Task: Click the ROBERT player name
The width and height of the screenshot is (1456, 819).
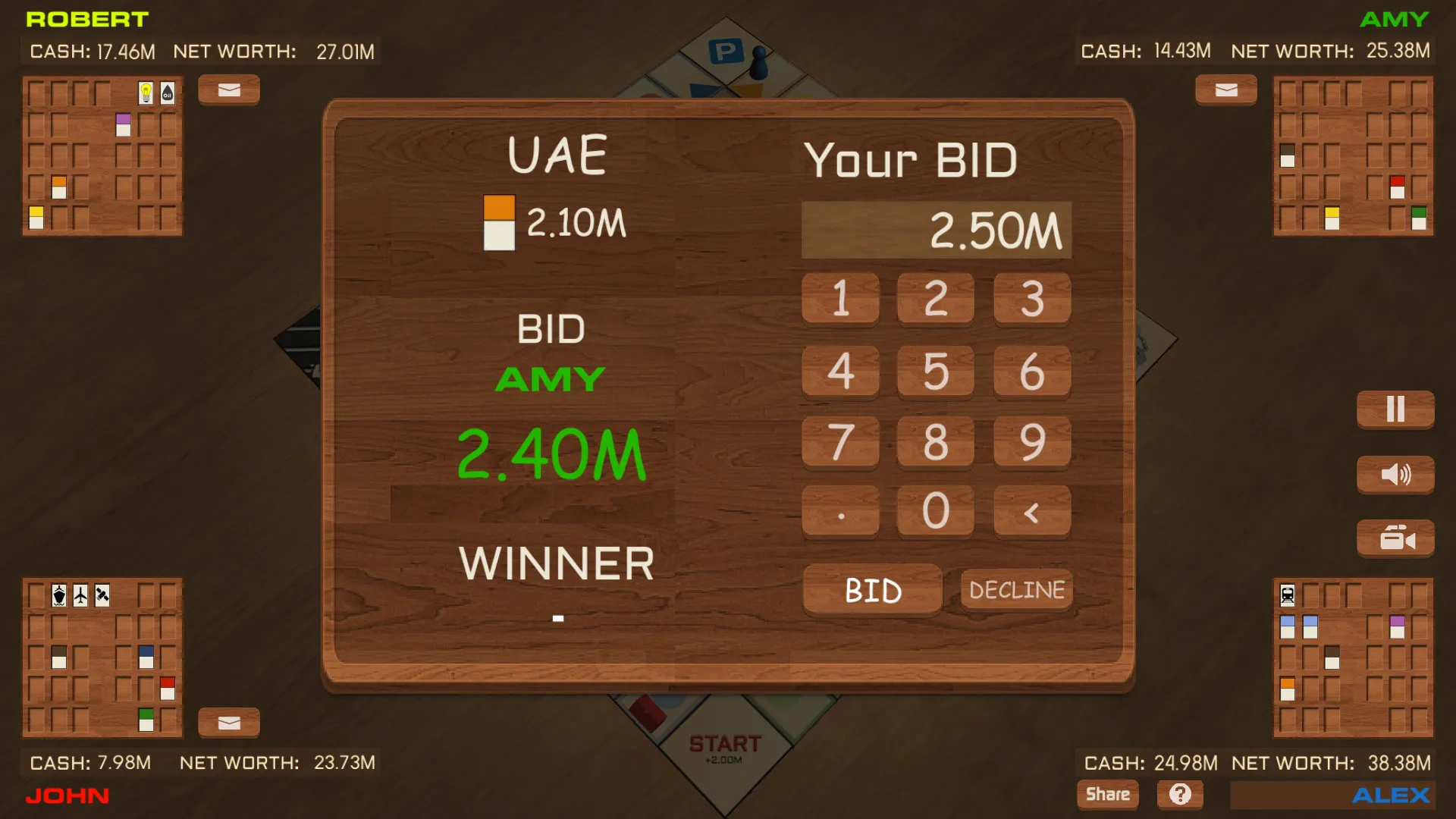Action: (x=87, y=19)
